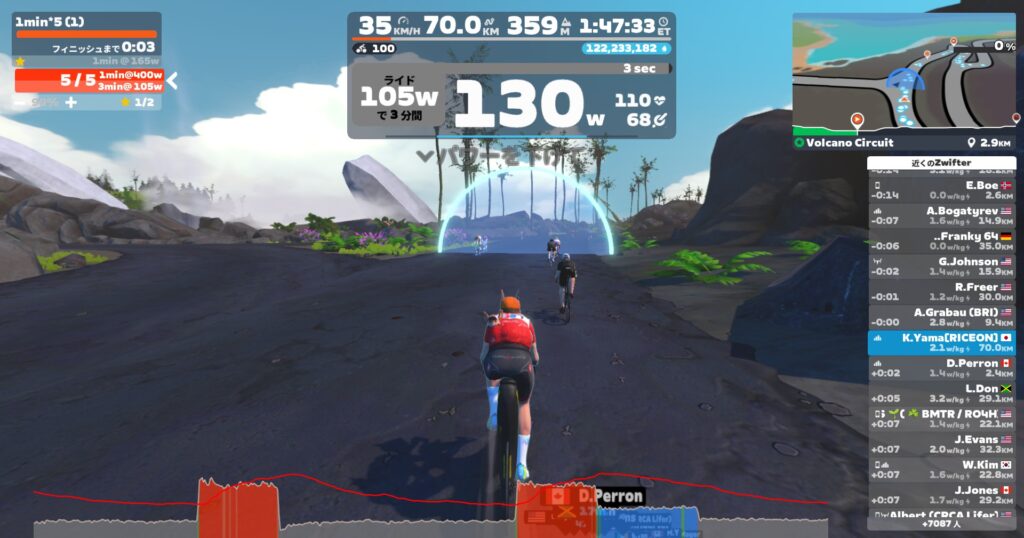Select the highlighted K.Yama[RICEON] row
The width and height of the screenshot is (1024, 538).
pos(942,340)
